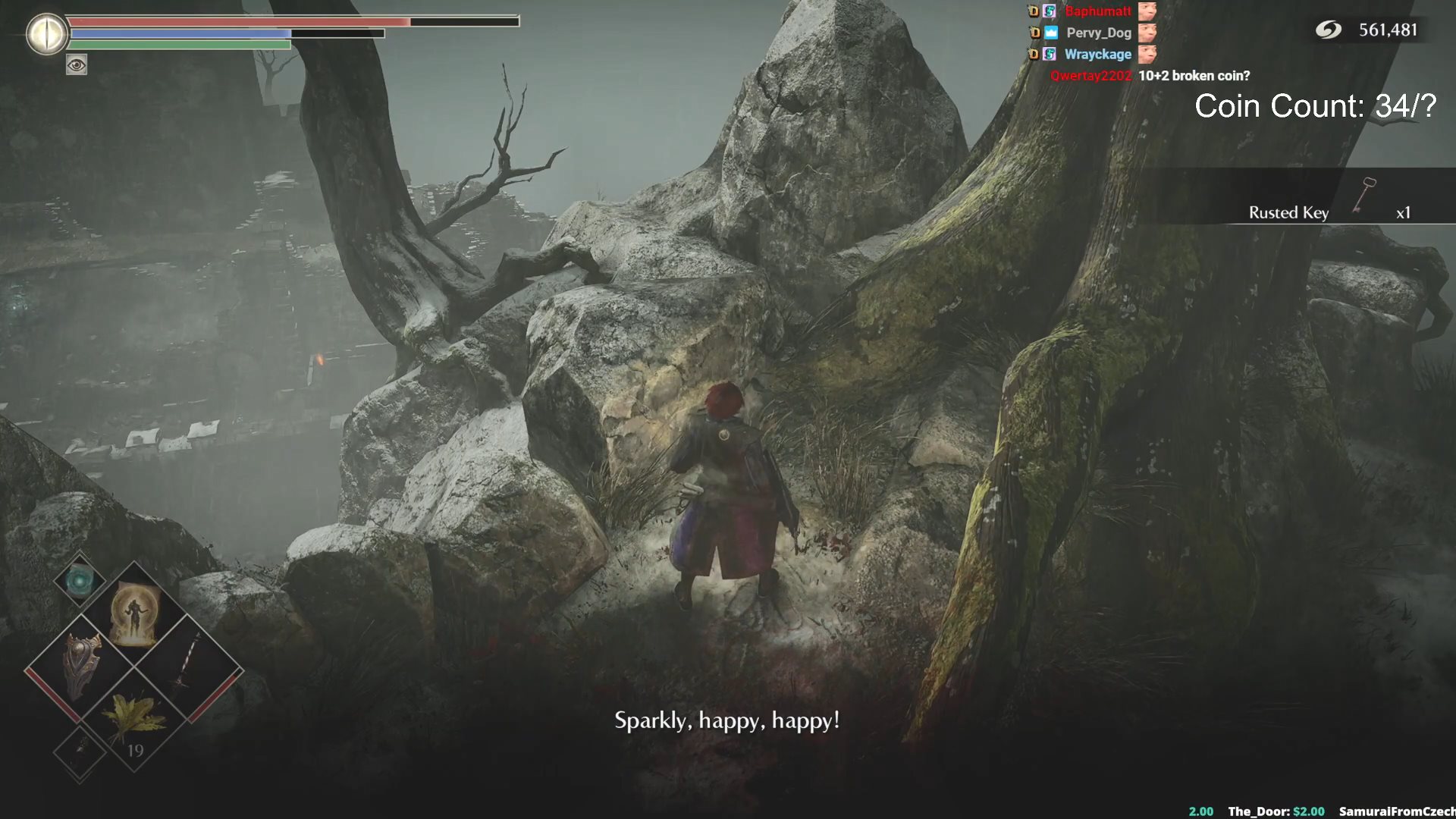Select Wrayckage in the stream viewer list
Image resolution: width=1456 pixels, height=819 pixels.
tap(1097, 55)
